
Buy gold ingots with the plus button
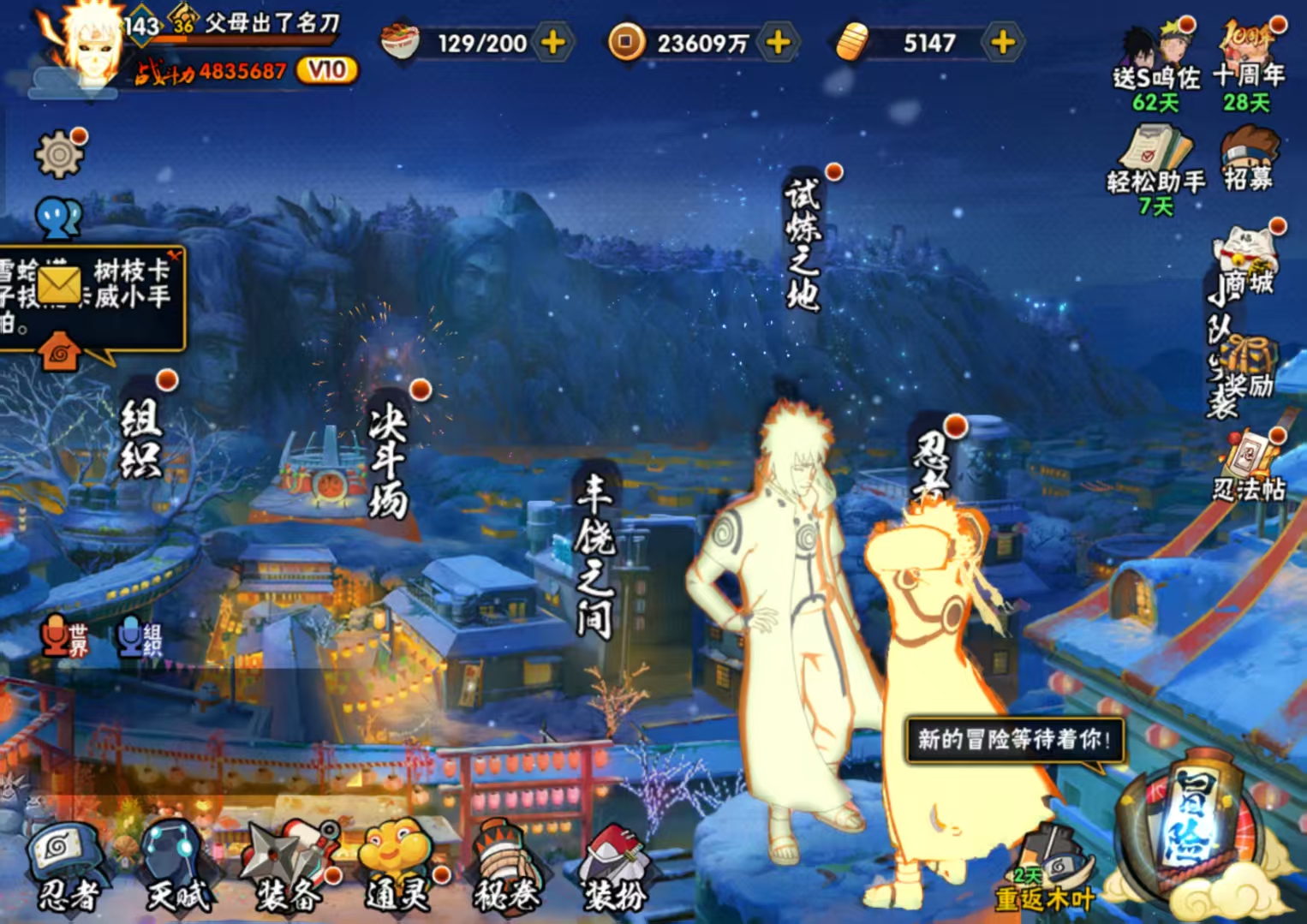click(x=1002, y=42)
